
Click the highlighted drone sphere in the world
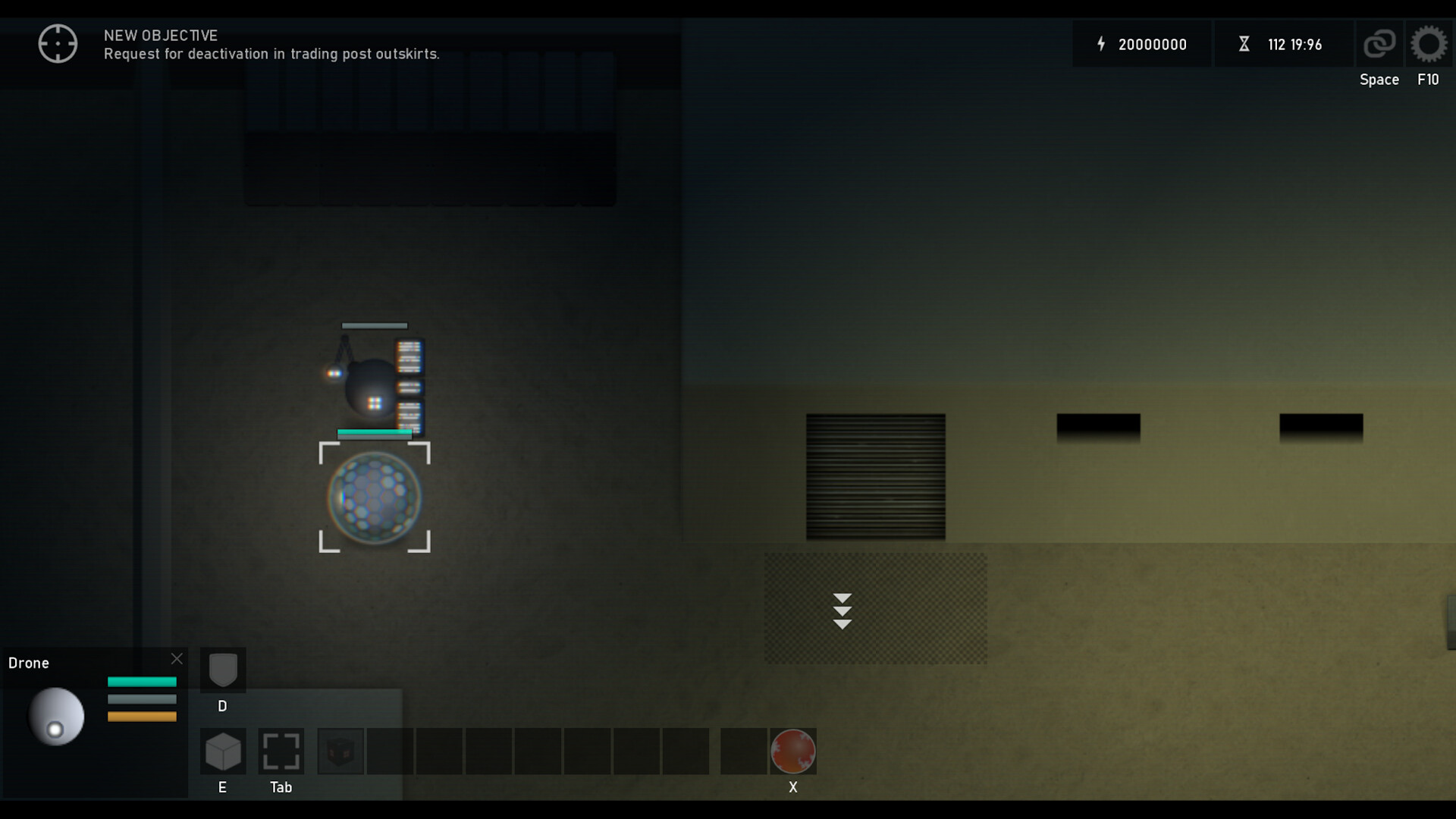click(x=375, y=499)
